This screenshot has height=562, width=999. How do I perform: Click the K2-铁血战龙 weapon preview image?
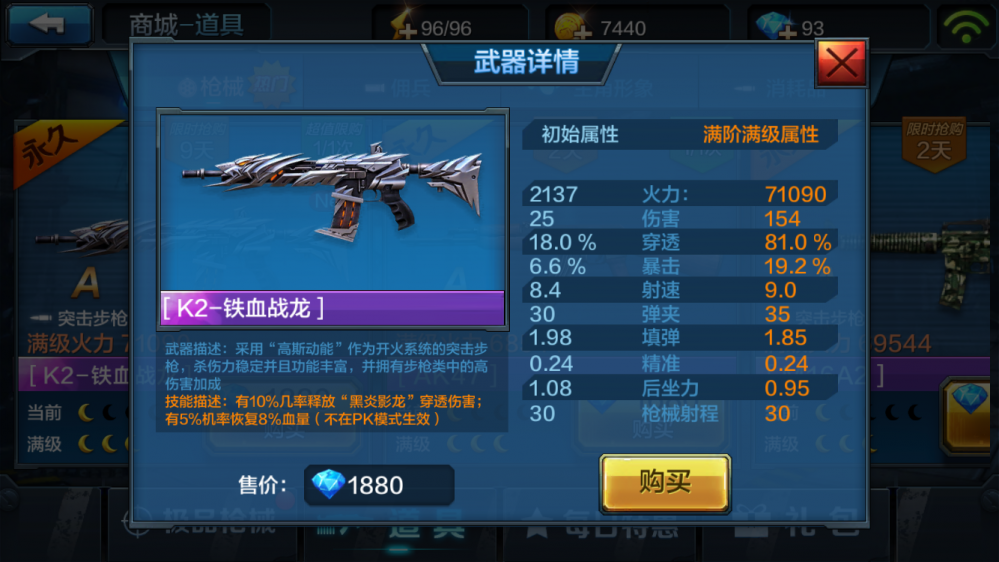333,200
